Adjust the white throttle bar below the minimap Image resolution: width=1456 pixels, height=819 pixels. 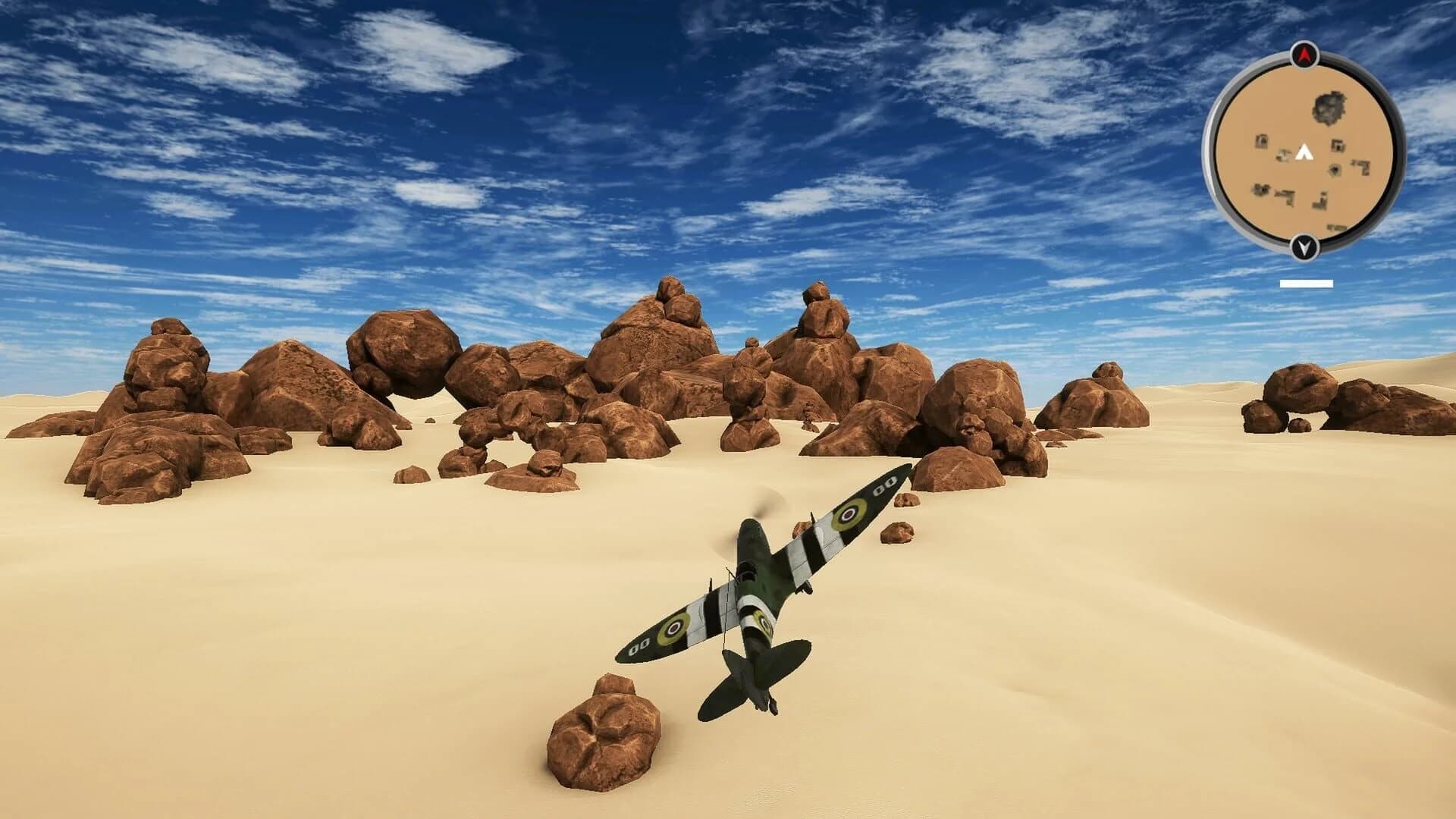tap(1306, 282)
